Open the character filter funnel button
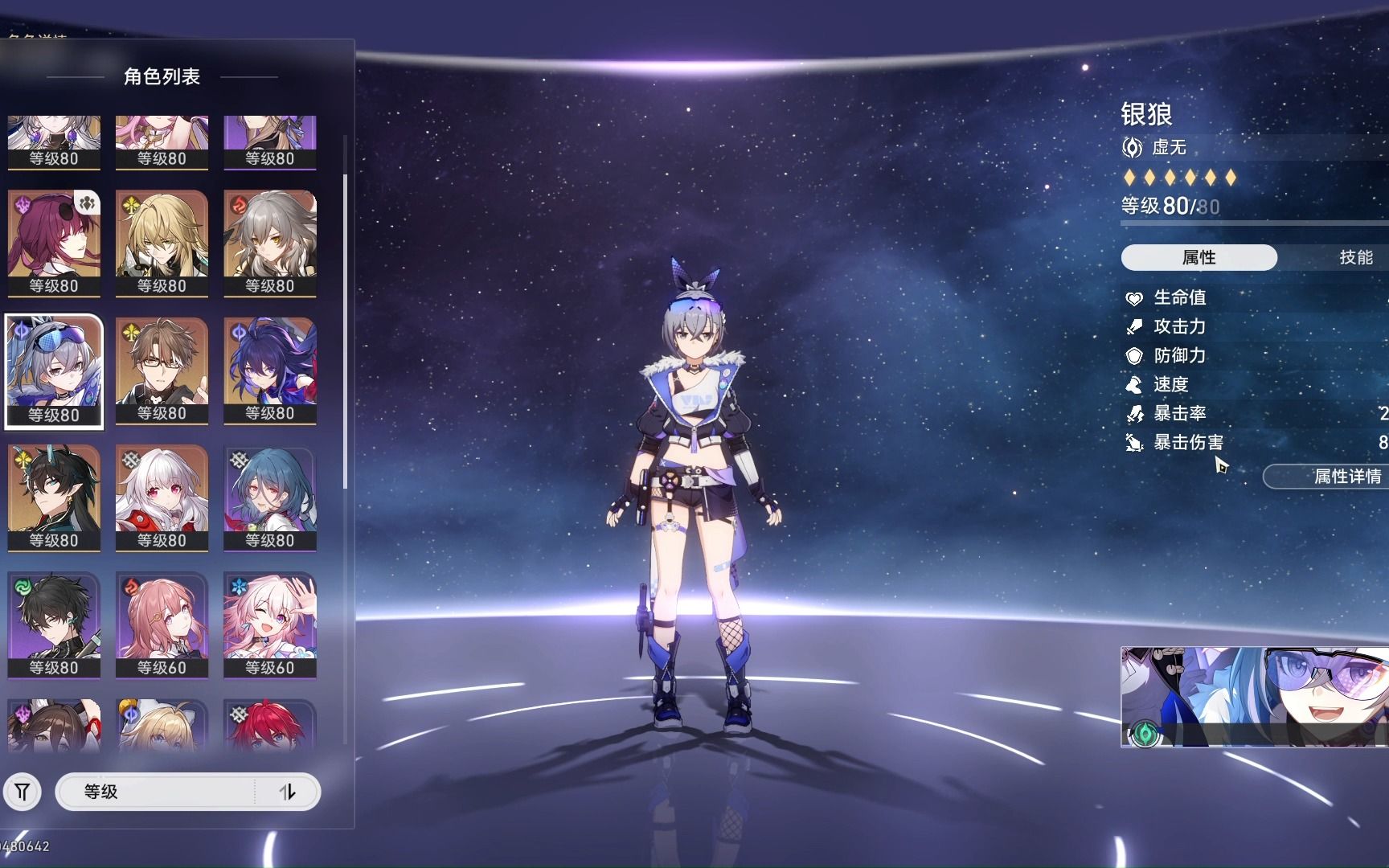Viewport: 1389px width, 868px height. click(23, 792)
